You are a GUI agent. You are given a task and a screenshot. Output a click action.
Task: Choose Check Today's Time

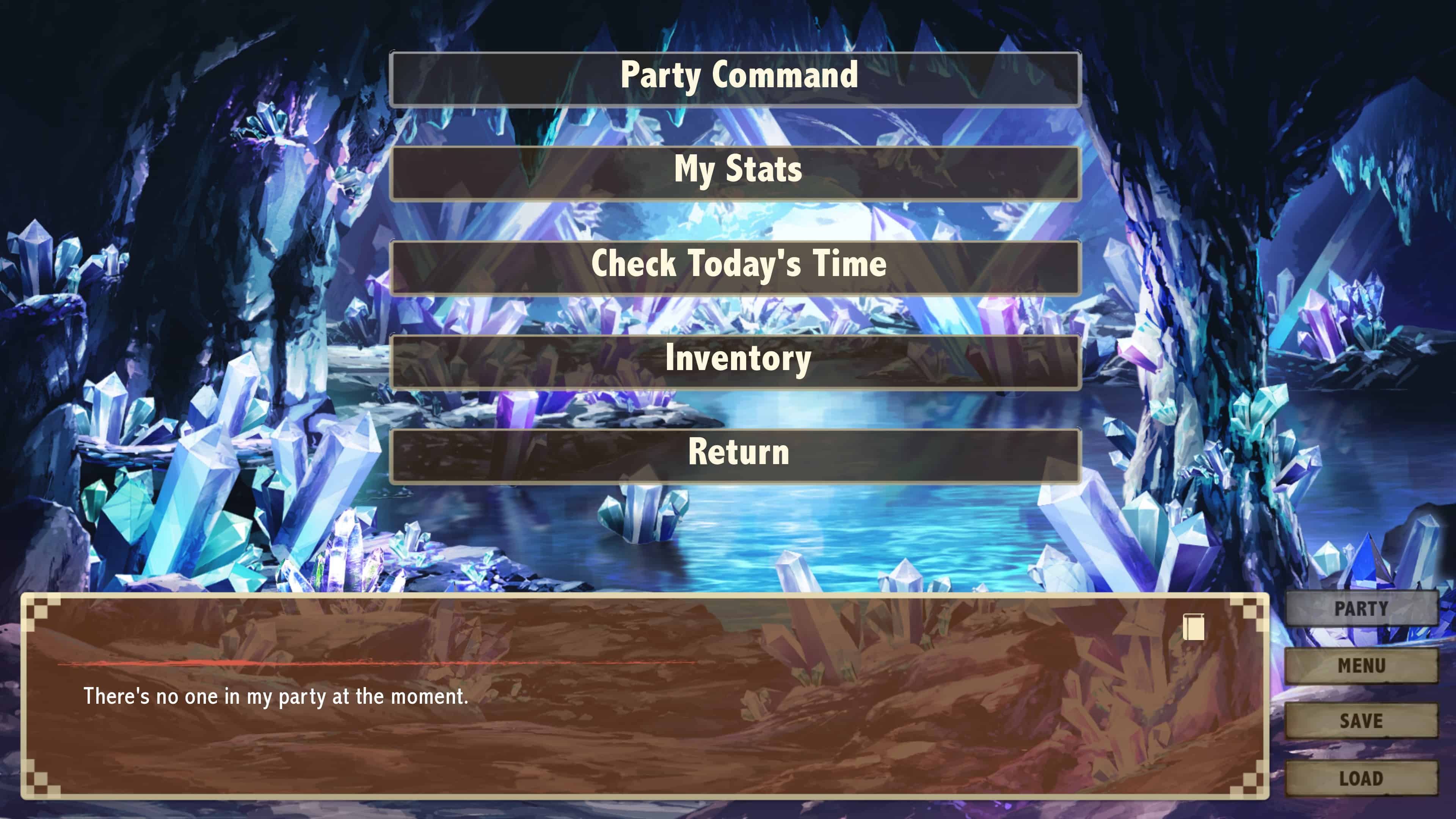click(735, 267)
